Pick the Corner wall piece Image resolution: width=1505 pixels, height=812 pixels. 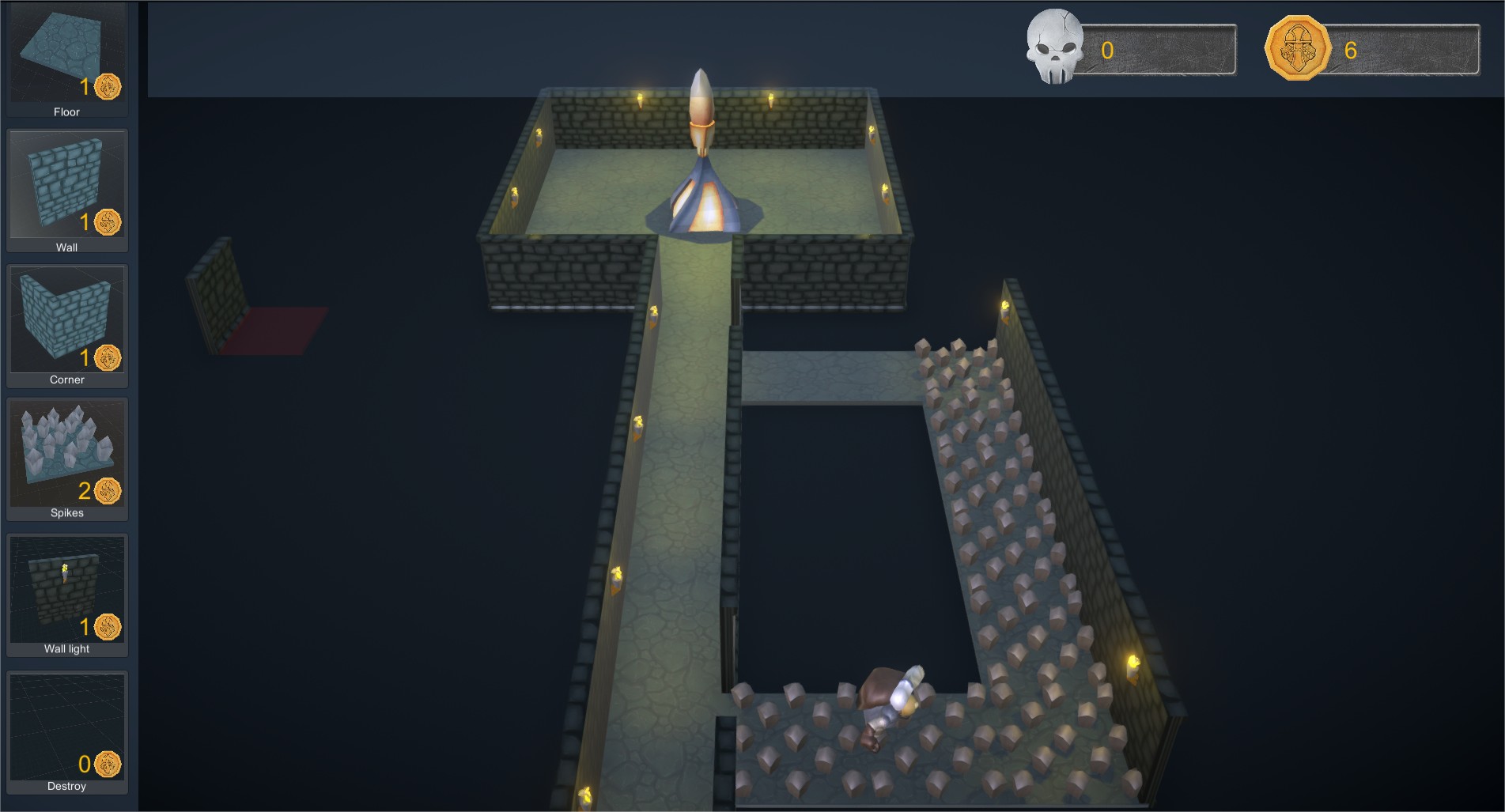click(x=66, y=324)
